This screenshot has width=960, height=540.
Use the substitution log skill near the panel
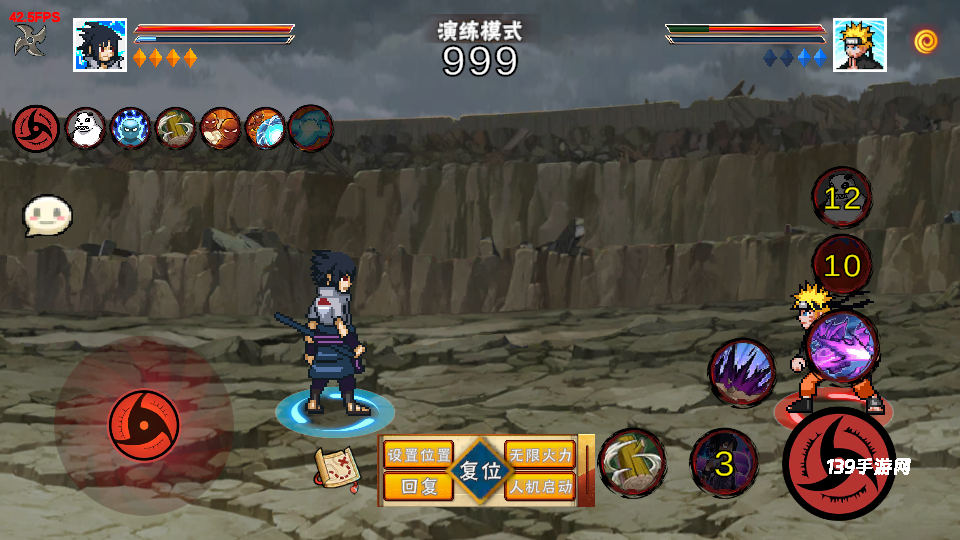(x=632, y=462)
